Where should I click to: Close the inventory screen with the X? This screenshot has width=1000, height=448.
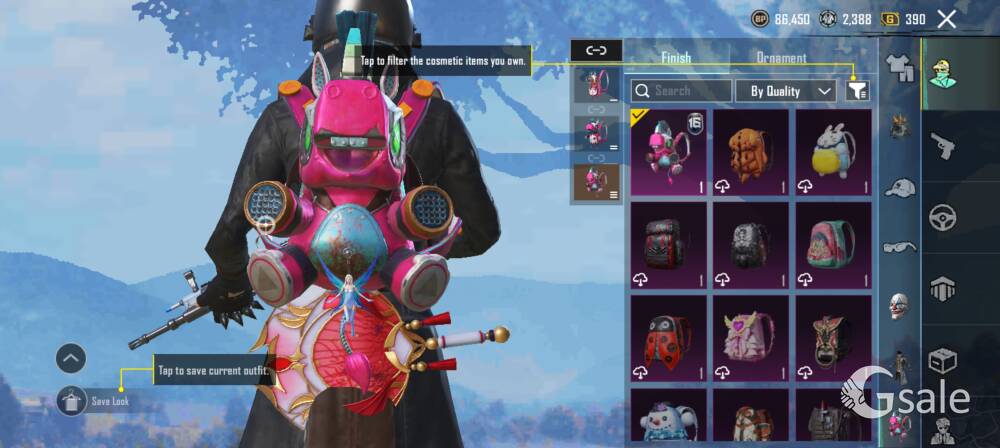click(x=946, y=19)
